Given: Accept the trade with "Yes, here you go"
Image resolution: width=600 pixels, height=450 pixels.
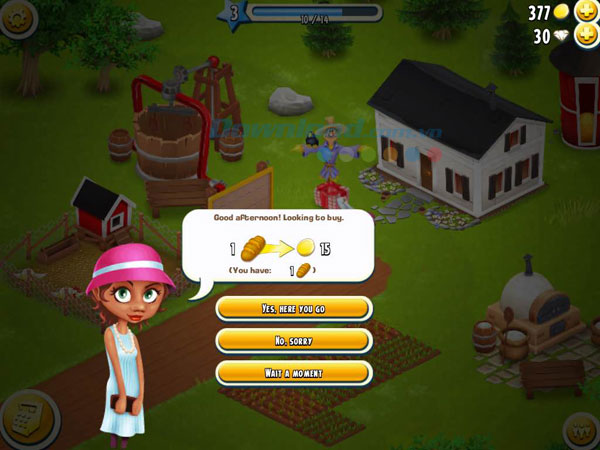Looking at the screenshot, I should point(294,309).
